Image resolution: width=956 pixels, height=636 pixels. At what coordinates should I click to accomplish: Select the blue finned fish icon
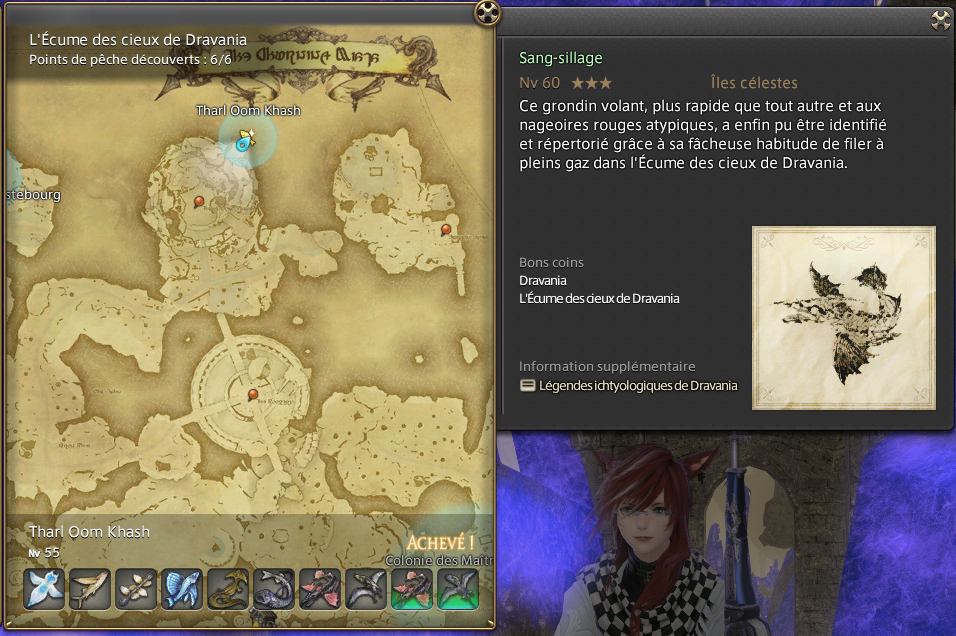[x=182, y=589]
